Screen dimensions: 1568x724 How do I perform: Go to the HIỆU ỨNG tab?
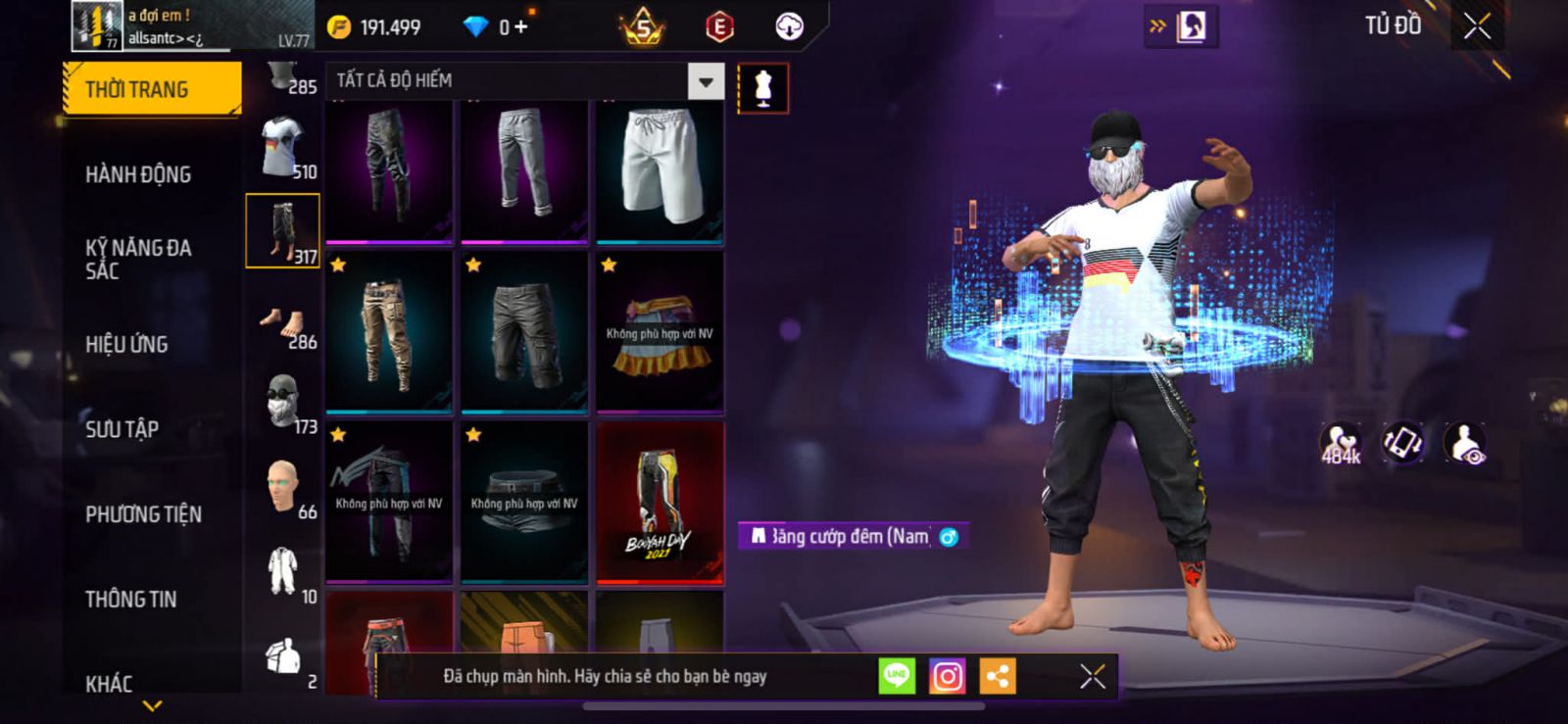[x=126, y=344]
